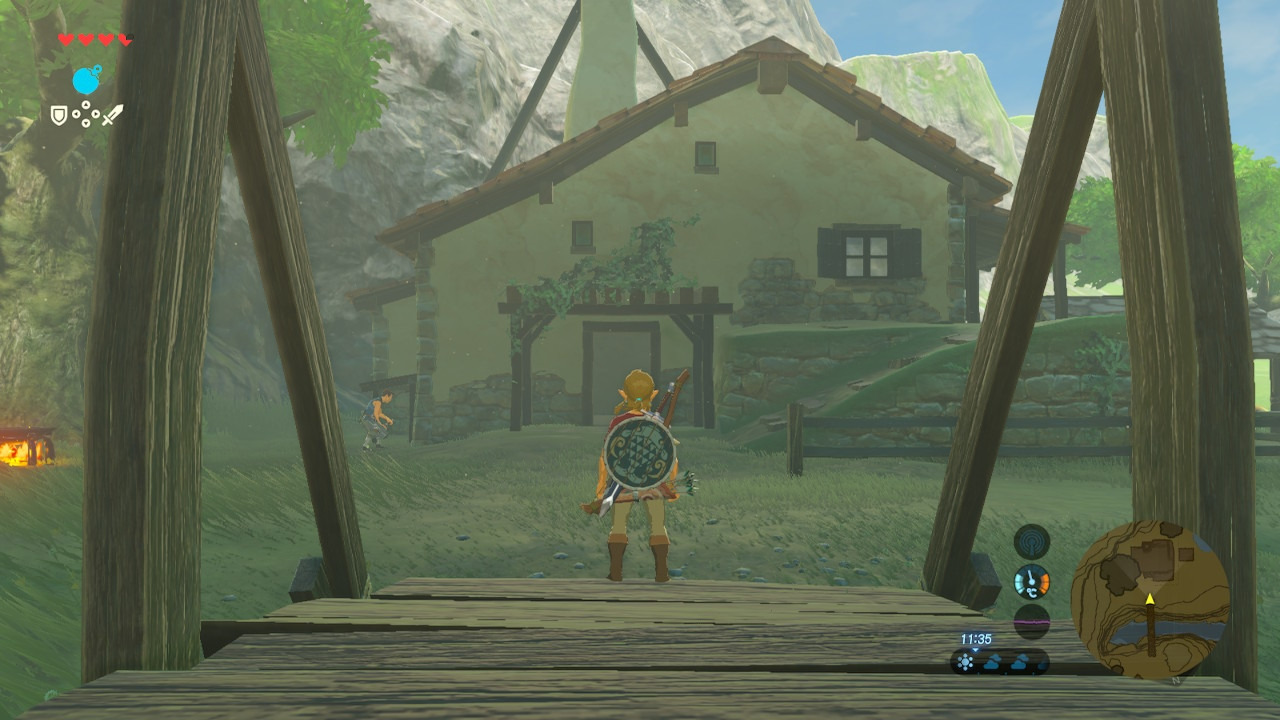This screenshot has width=1280, height=720.
Task: Click the sword quick-select icon
Action: [x=112, y=115]
